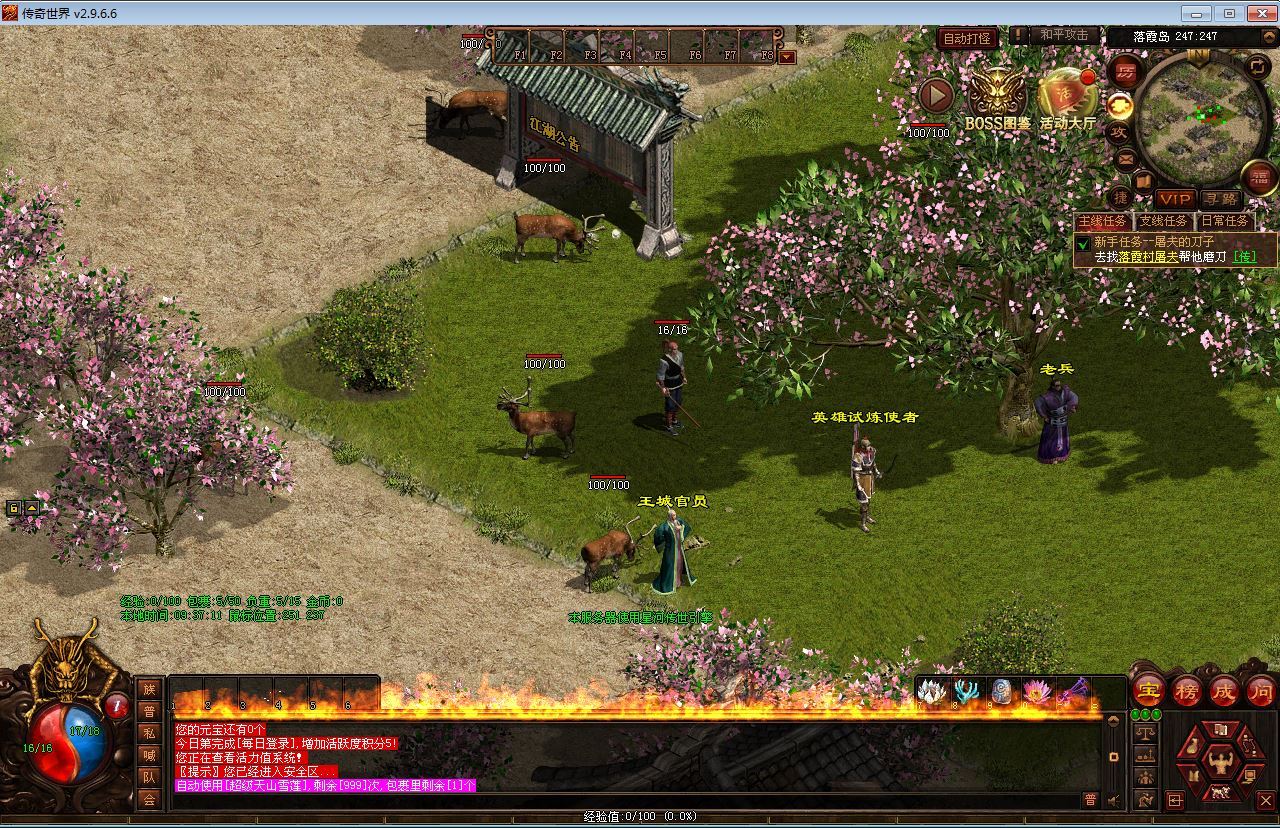Switch the 和平攻击 attack mode
This screenshot has height=828, width=1280.
click(x=1063, y=35)
